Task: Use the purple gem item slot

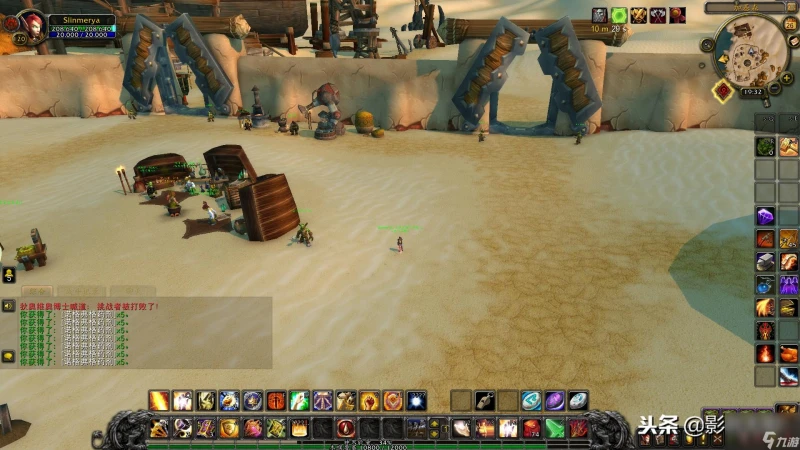Action: click(765, 216)
